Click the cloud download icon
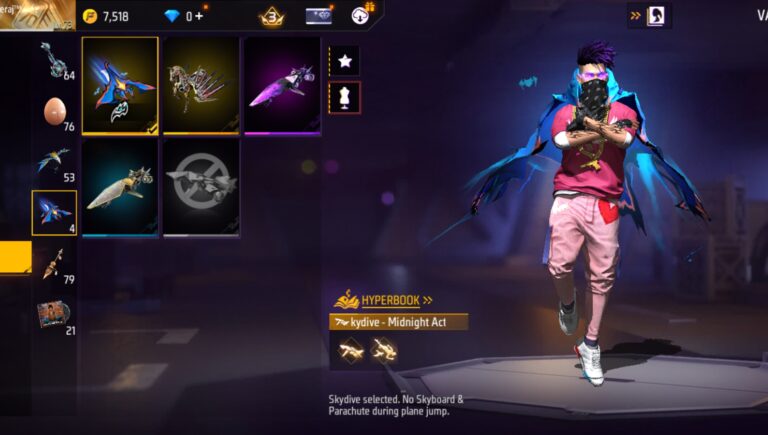Image resolution: width=768 pixels, height=435 pixels. click(361, 15)
